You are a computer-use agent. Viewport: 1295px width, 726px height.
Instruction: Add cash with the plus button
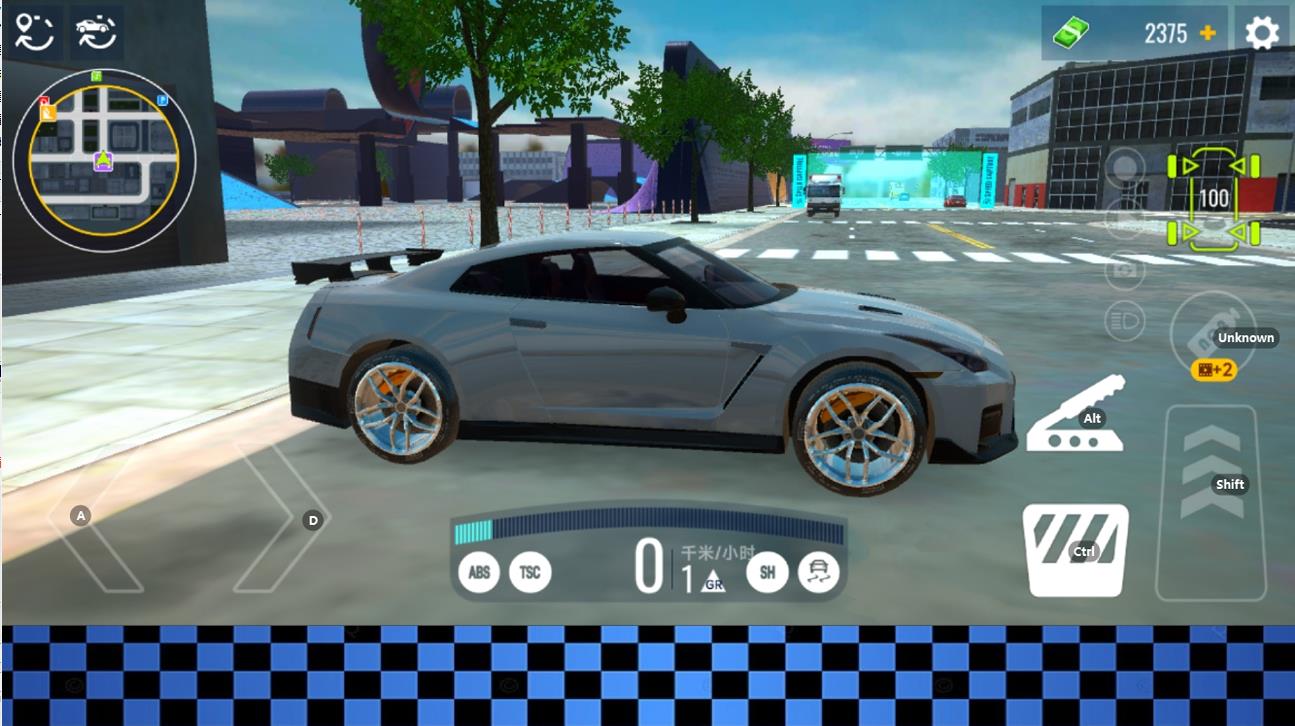pyautogui.click(x=1208, y=33)
